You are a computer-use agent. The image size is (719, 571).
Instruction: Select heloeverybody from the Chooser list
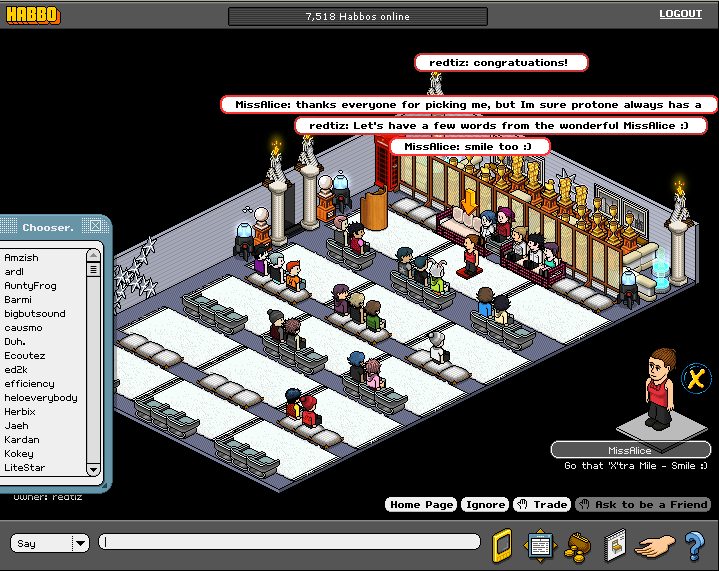click(x=40, y=398)
